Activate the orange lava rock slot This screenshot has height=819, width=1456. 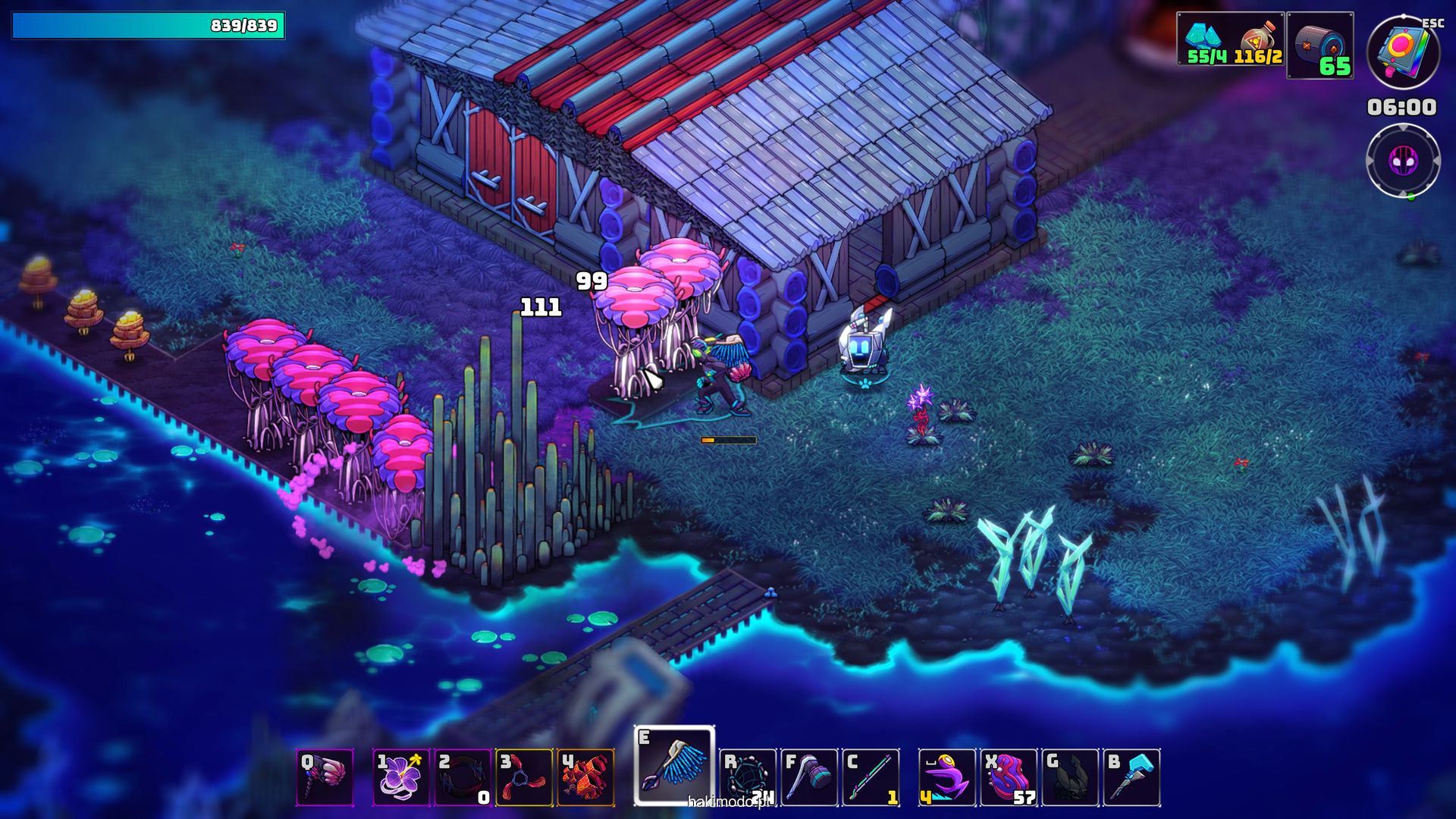click(585, 777)
